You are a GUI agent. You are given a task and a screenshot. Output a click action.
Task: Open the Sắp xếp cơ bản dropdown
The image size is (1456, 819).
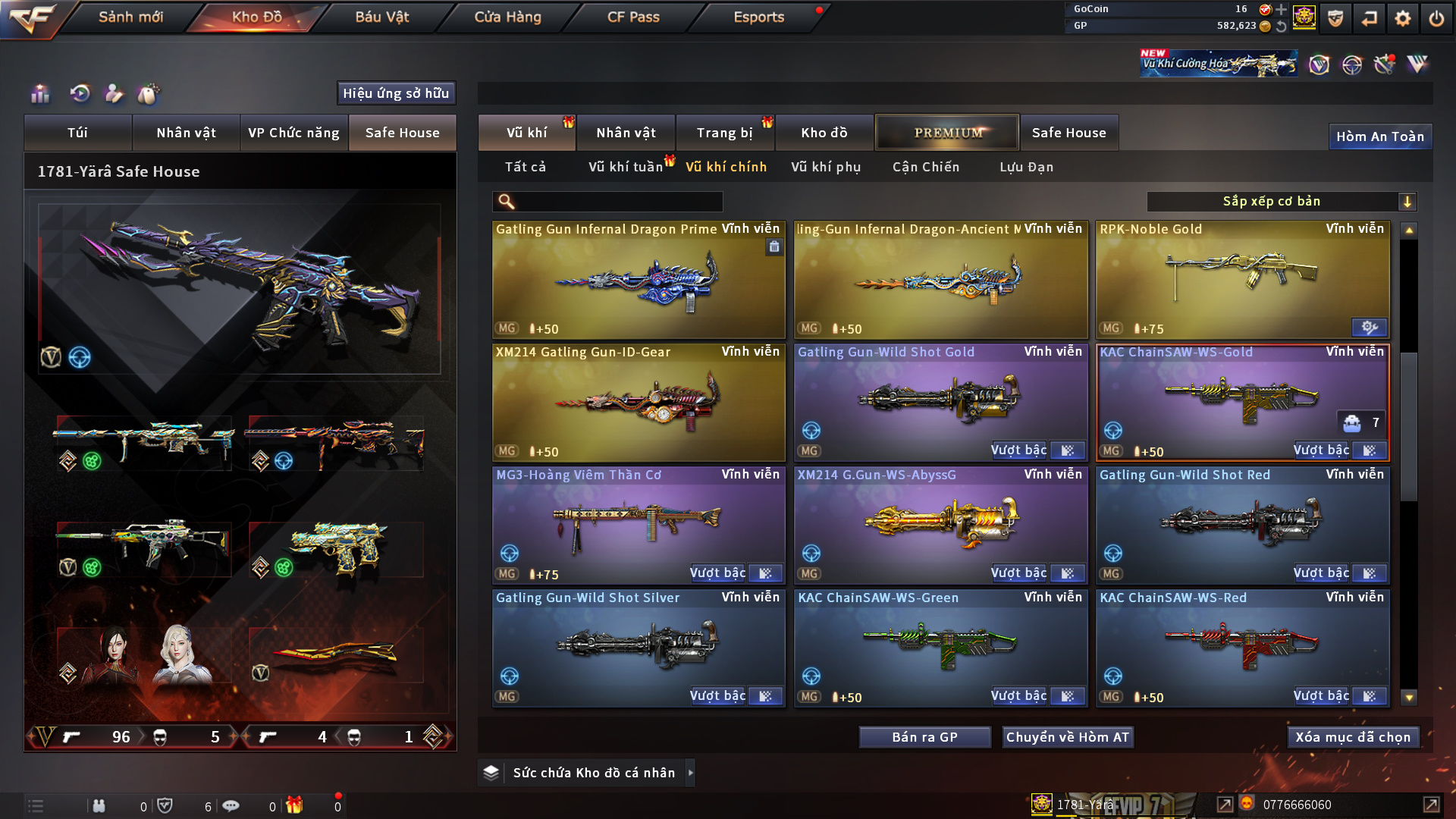tap(1281, 201)
